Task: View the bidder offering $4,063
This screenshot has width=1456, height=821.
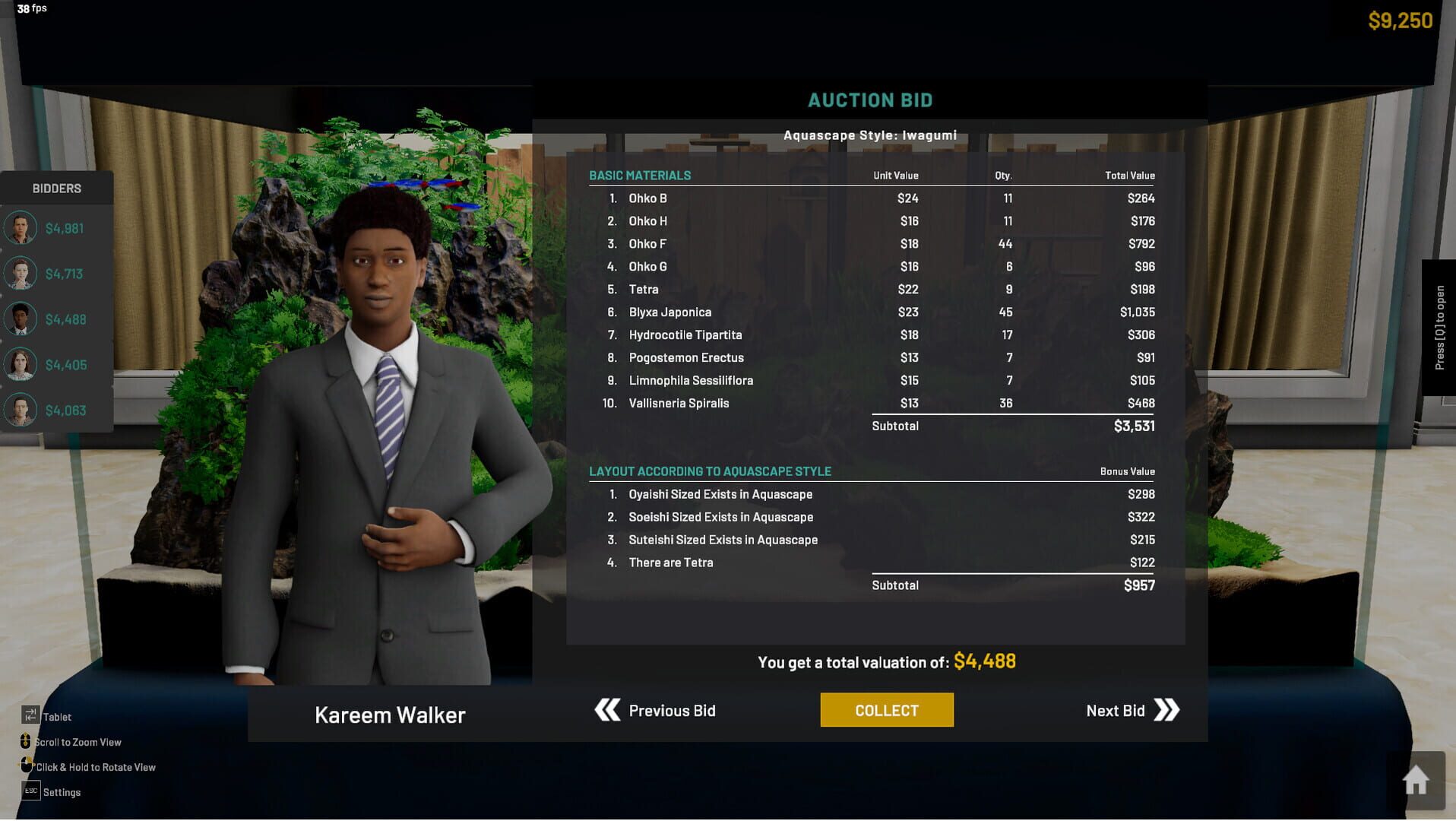Action: (x=21, y=410)
